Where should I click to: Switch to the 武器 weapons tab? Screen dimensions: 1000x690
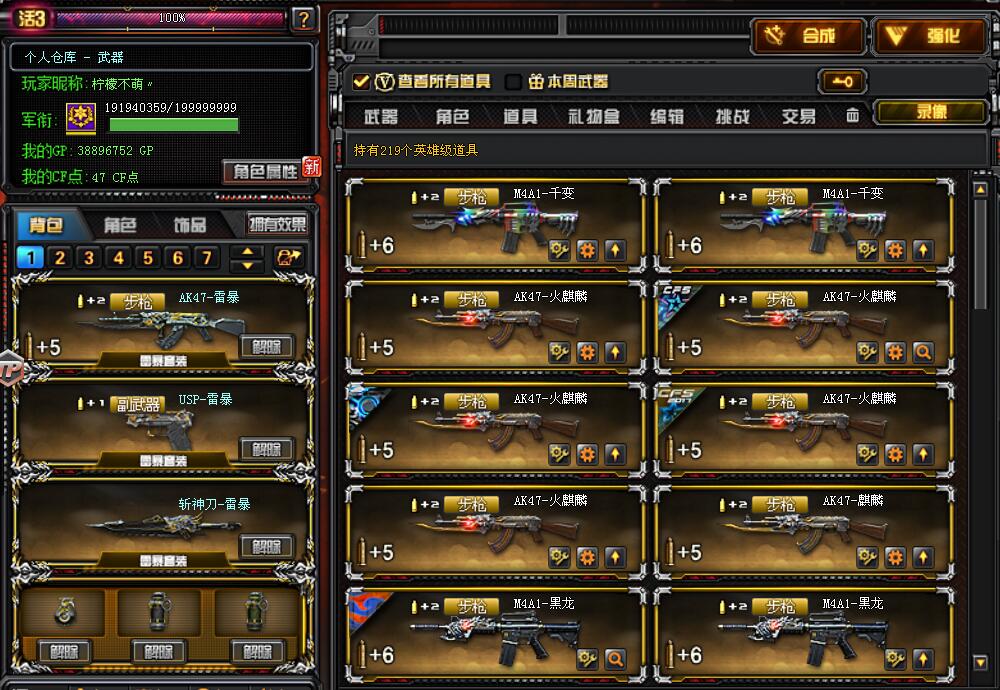tap(380, 117)
